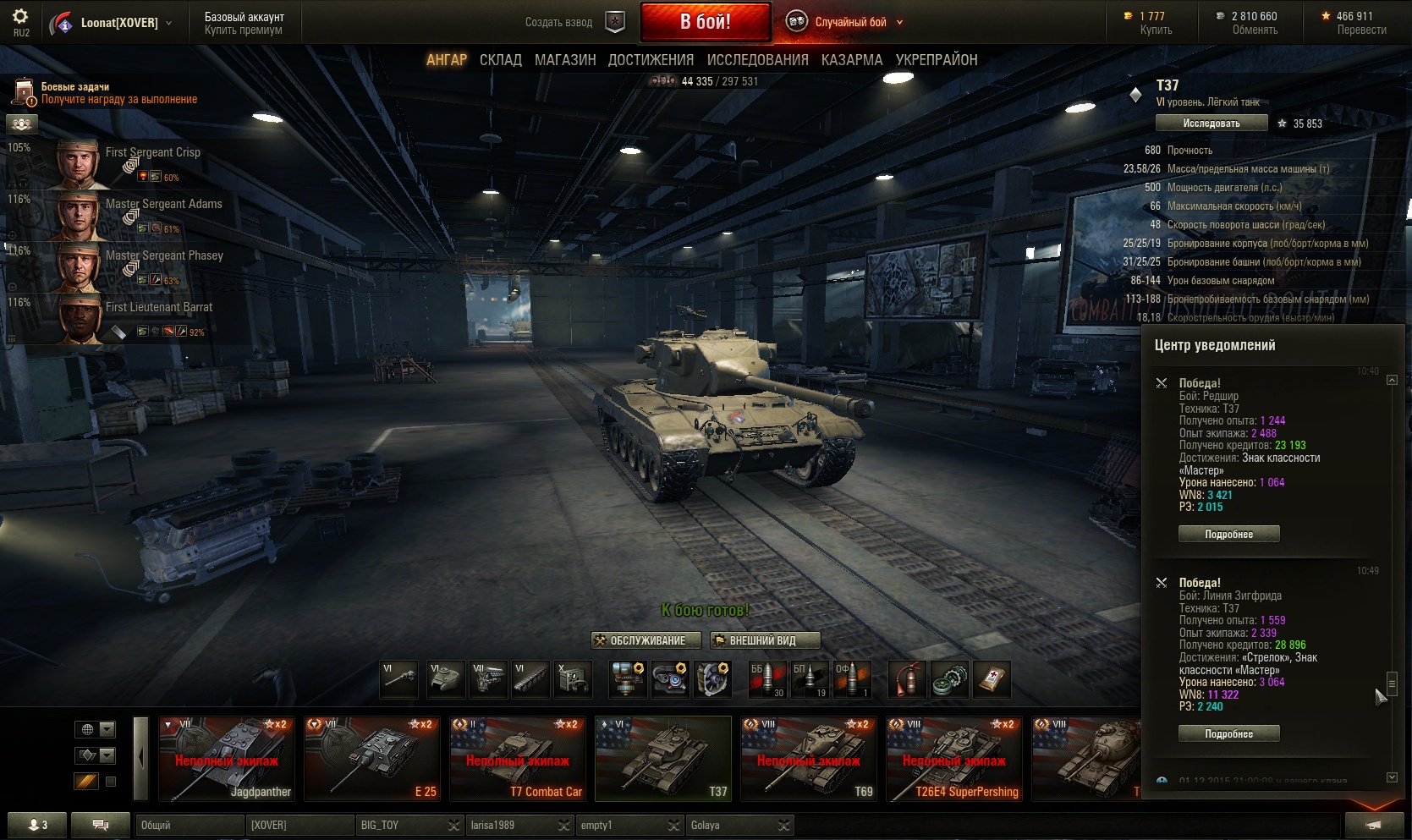This screenshot has height=840, width=1412.
Task: Open the settings gear menu
Action: tap(20, 17)
